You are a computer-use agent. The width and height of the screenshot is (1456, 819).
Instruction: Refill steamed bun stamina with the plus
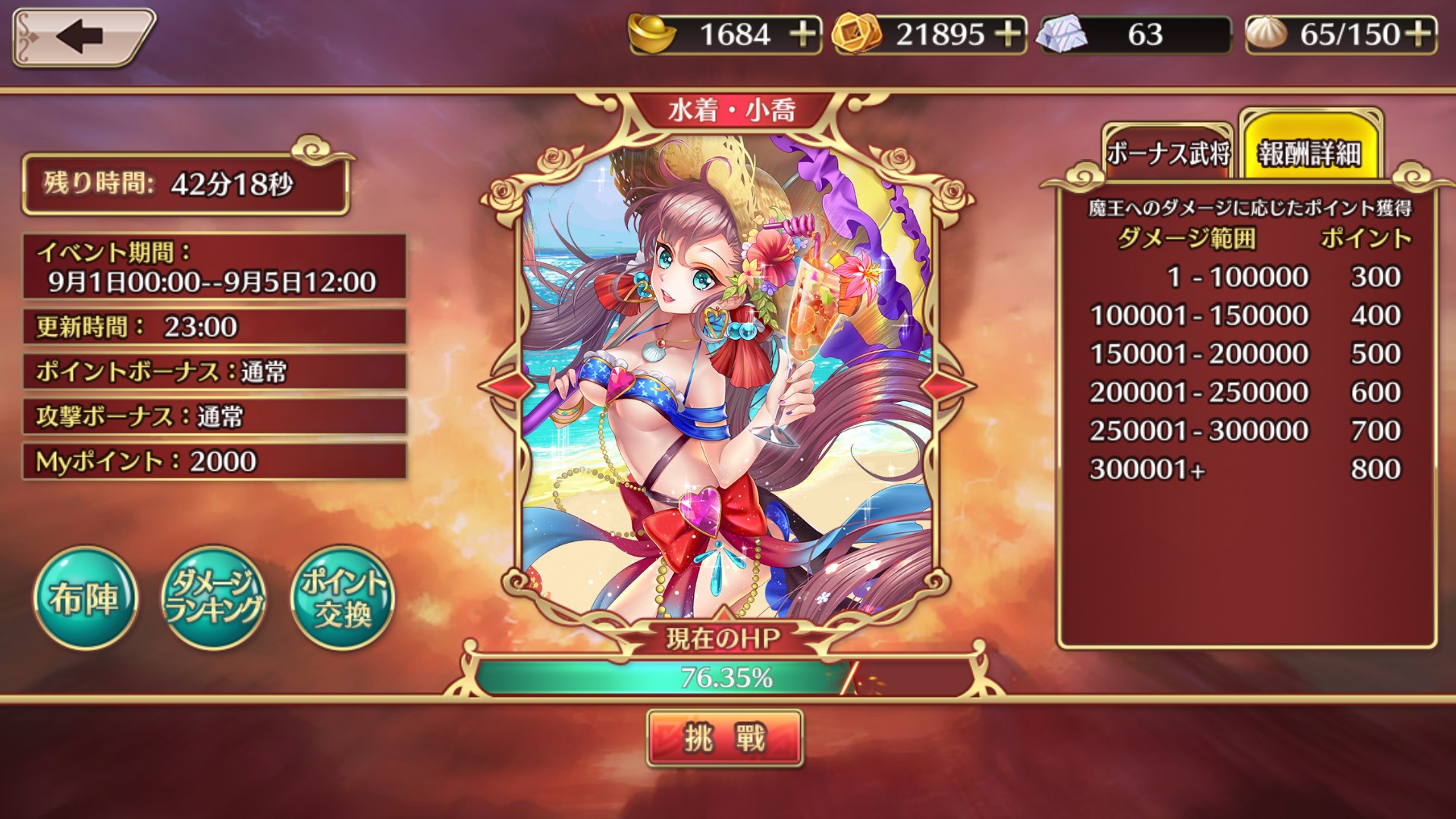coord(1418,35)
